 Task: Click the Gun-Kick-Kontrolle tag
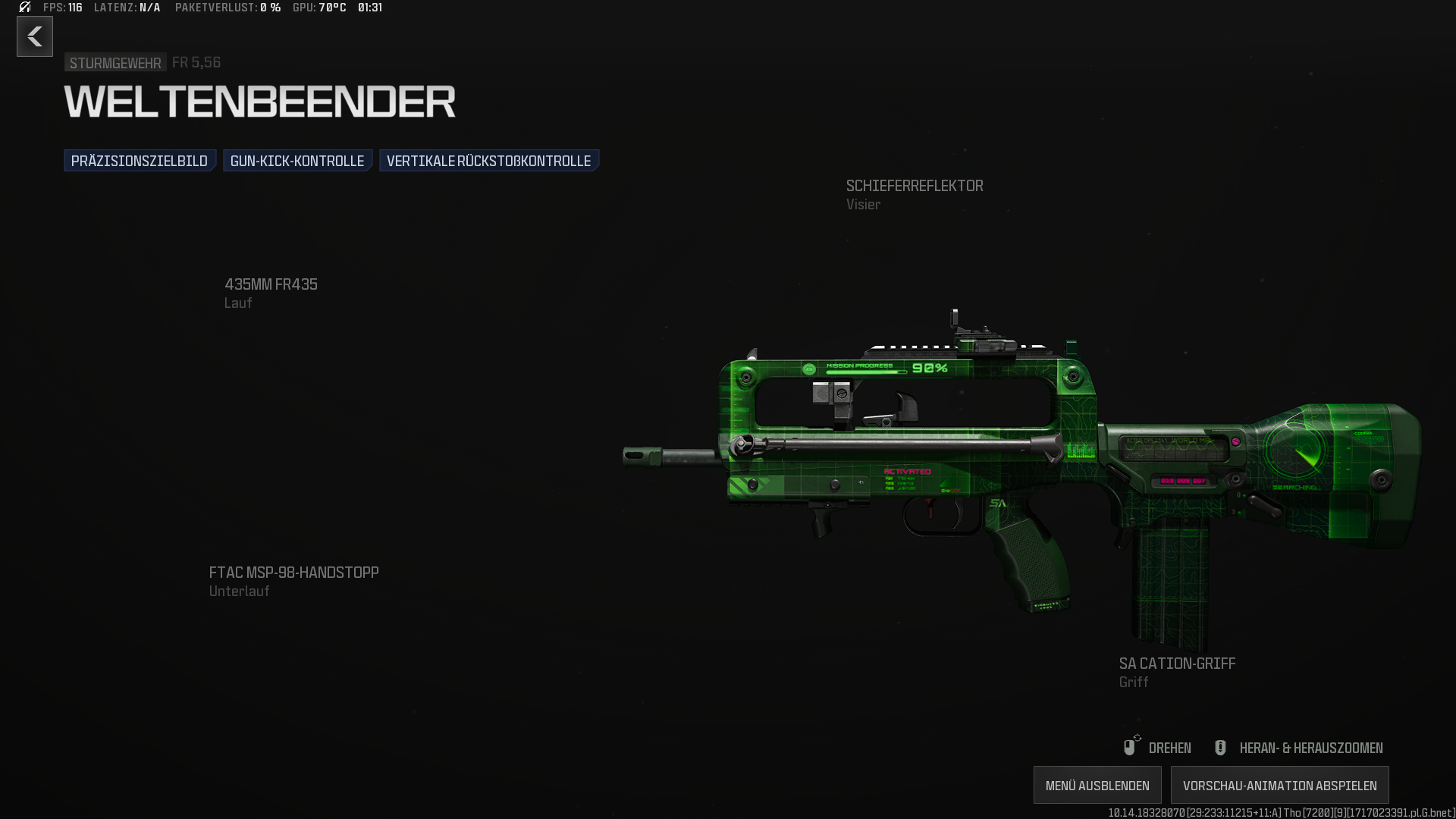click(x=297, y=161)
